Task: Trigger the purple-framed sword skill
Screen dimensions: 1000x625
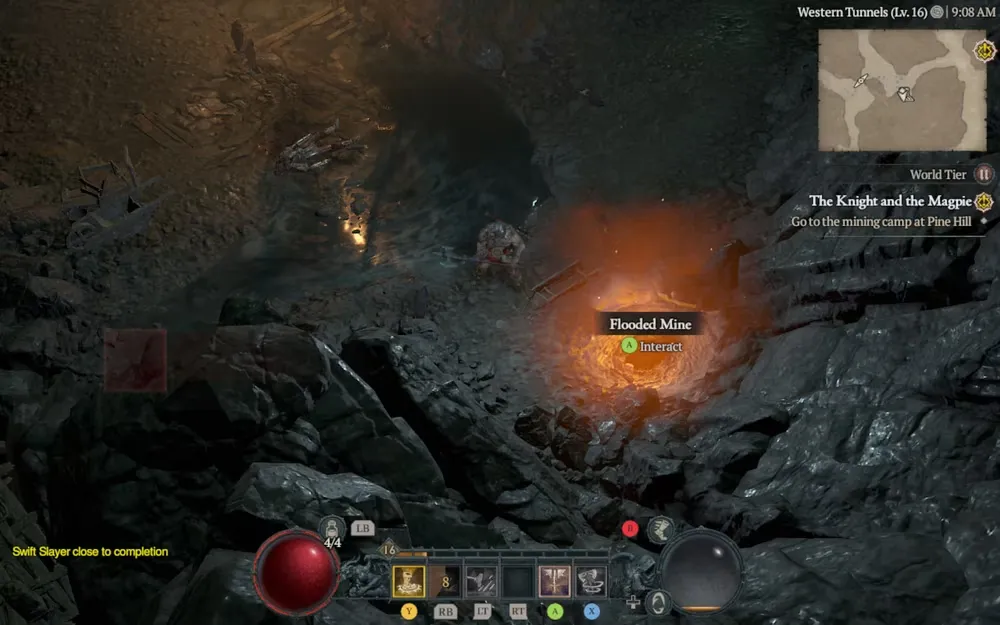Action: coord(554,581)
